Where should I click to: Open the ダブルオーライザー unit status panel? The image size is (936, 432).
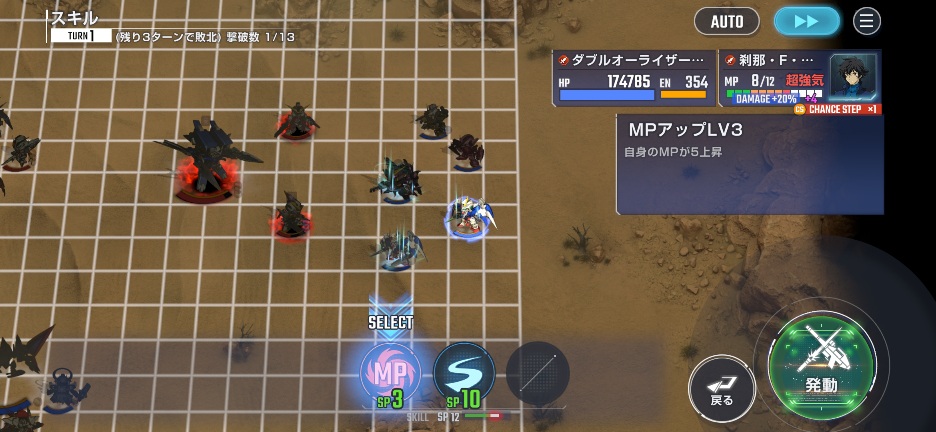pyautogui.click(x=634, y=78)
